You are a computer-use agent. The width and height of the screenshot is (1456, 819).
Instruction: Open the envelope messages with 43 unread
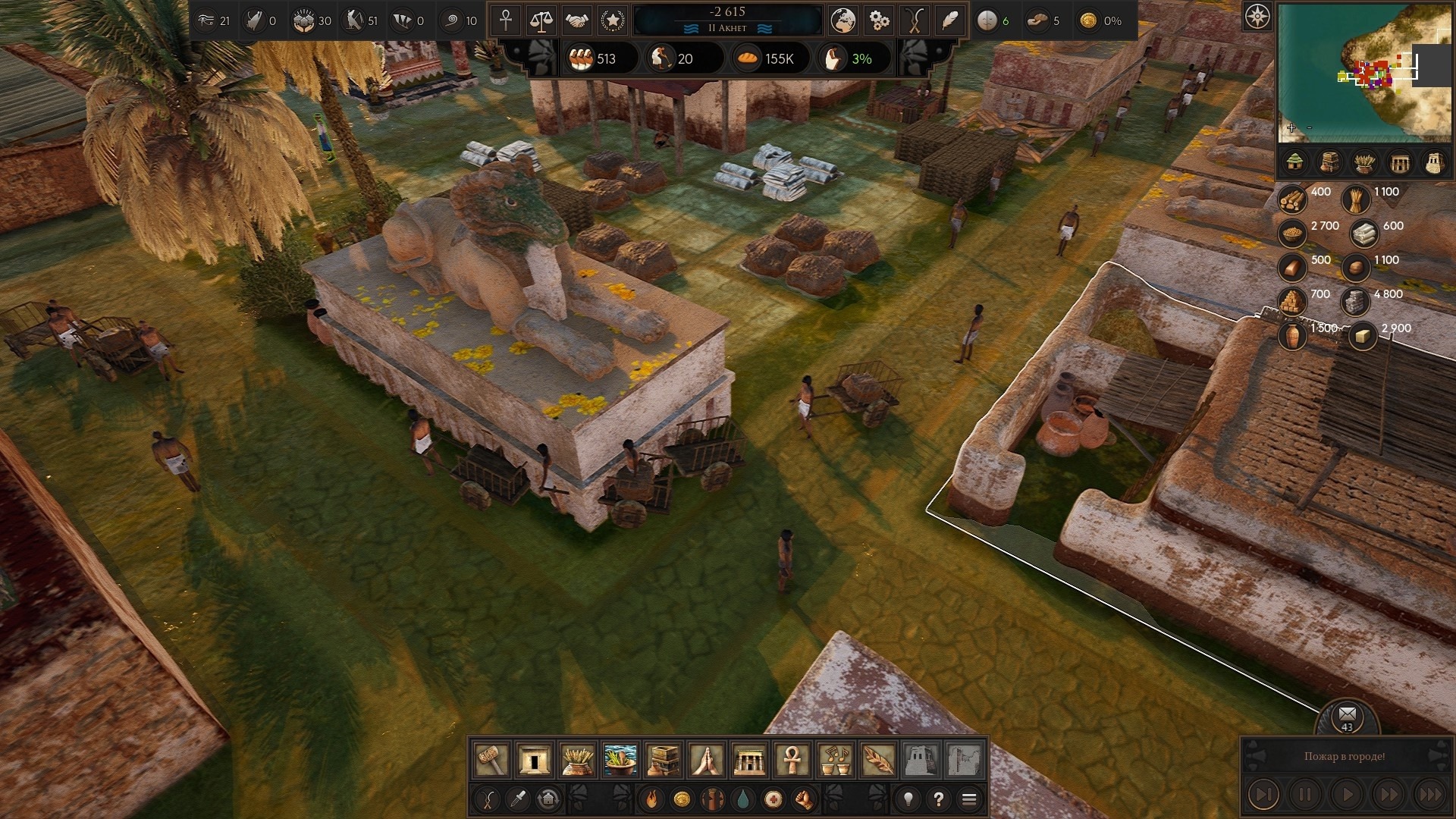(x=1347, y=716)
